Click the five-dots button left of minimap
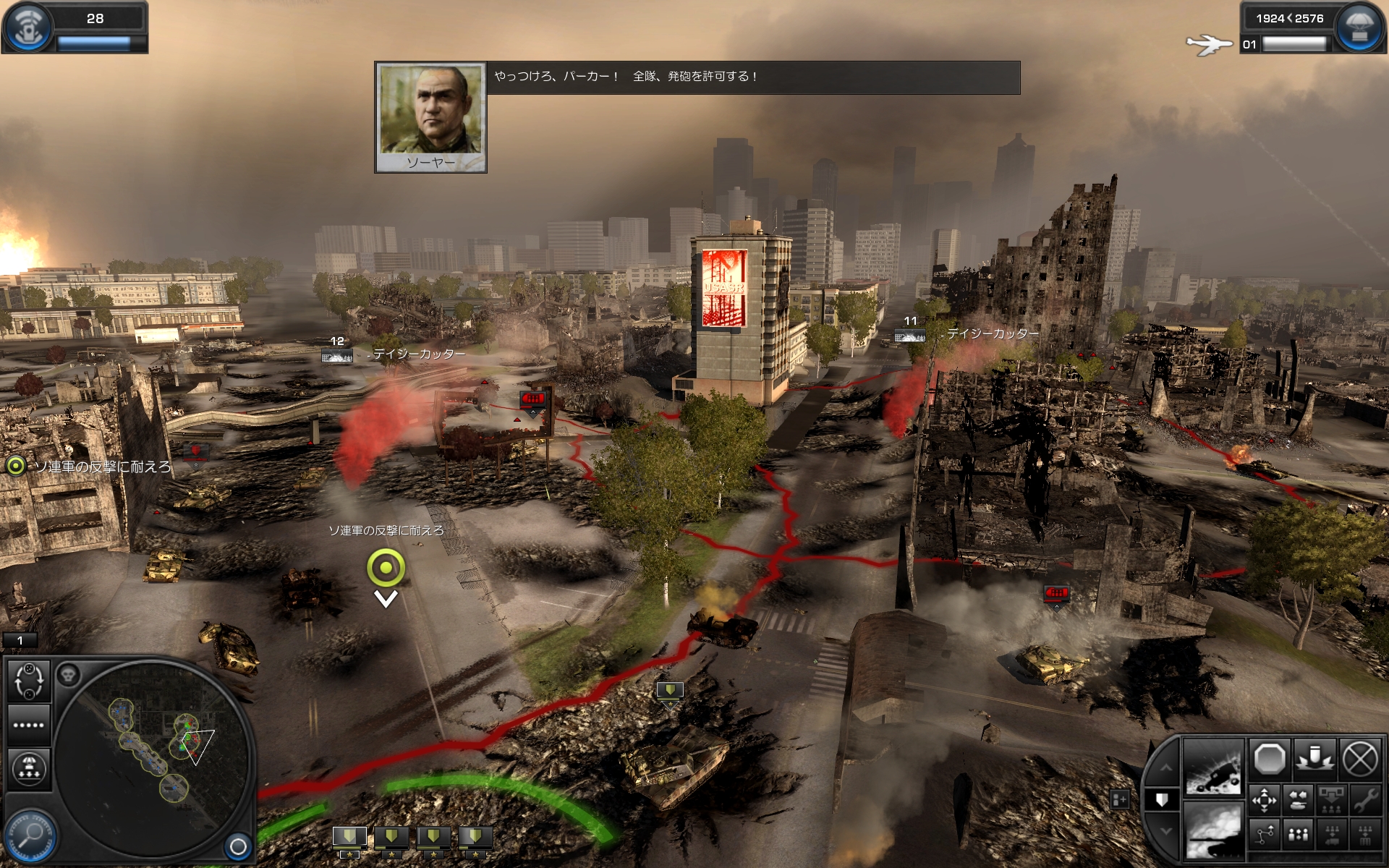The height and width of the screenshot is (868, 1389). click(x=29, y=725)
